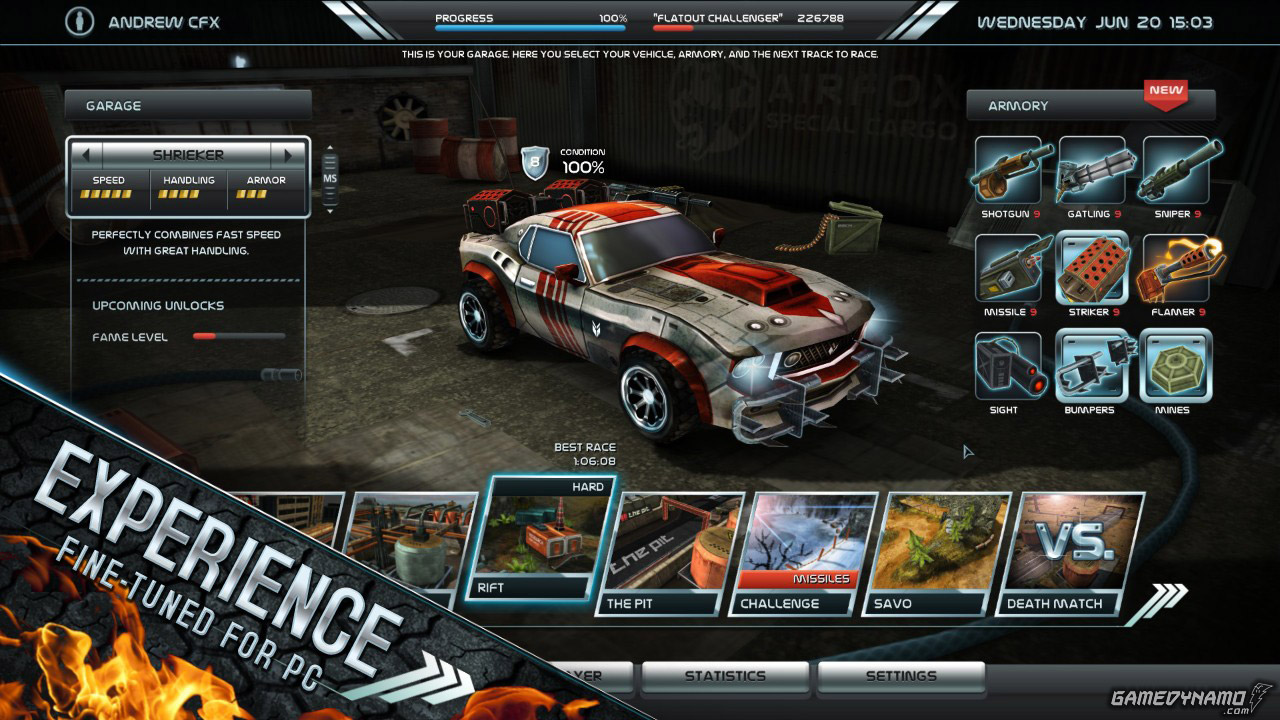Select the Flamer weapon
This screenshot has width=1280, height=720.
(1176, 268)
